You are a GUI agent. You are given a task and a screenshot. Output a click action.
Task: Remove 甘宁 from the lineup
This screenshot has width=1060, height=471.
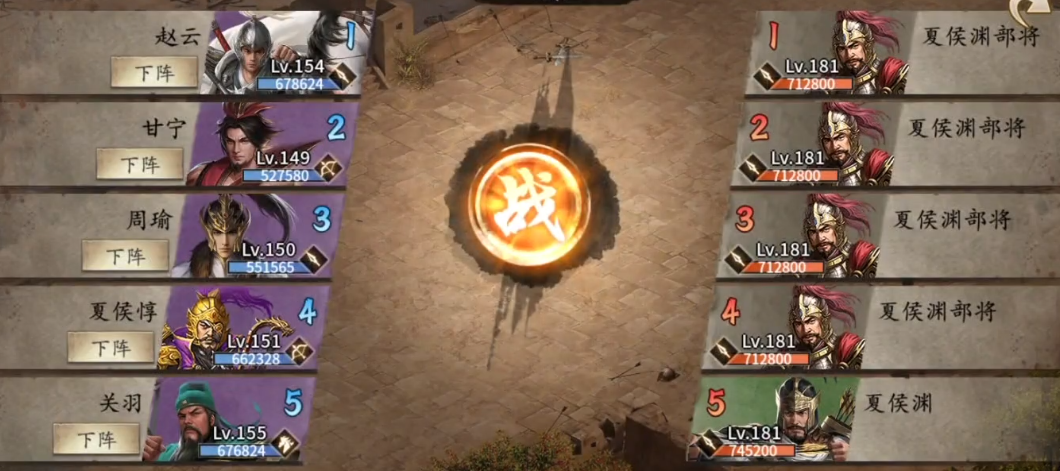pos(140,163)
